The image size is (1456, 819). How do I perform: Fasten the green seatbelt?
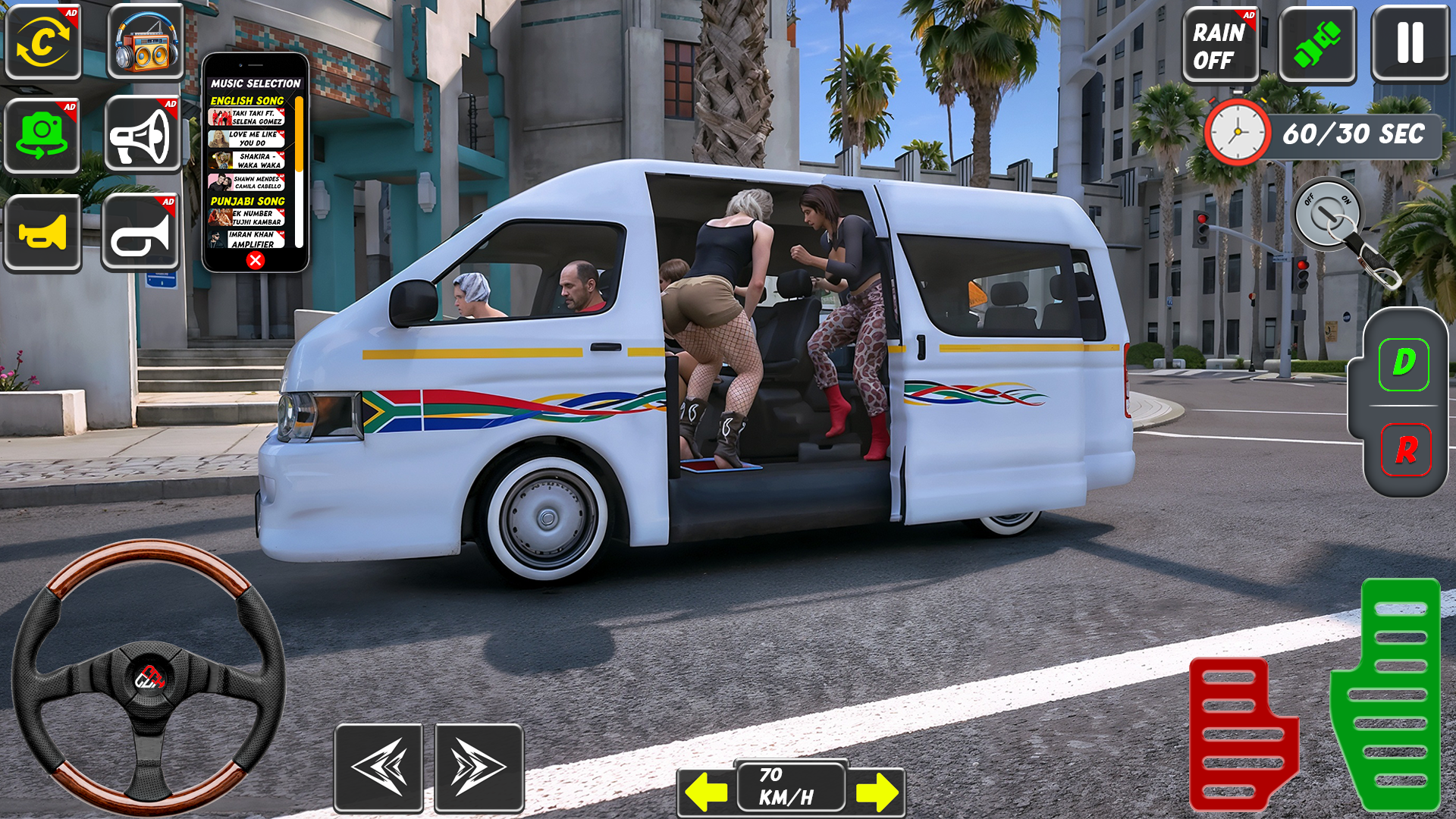[1317, 45]
